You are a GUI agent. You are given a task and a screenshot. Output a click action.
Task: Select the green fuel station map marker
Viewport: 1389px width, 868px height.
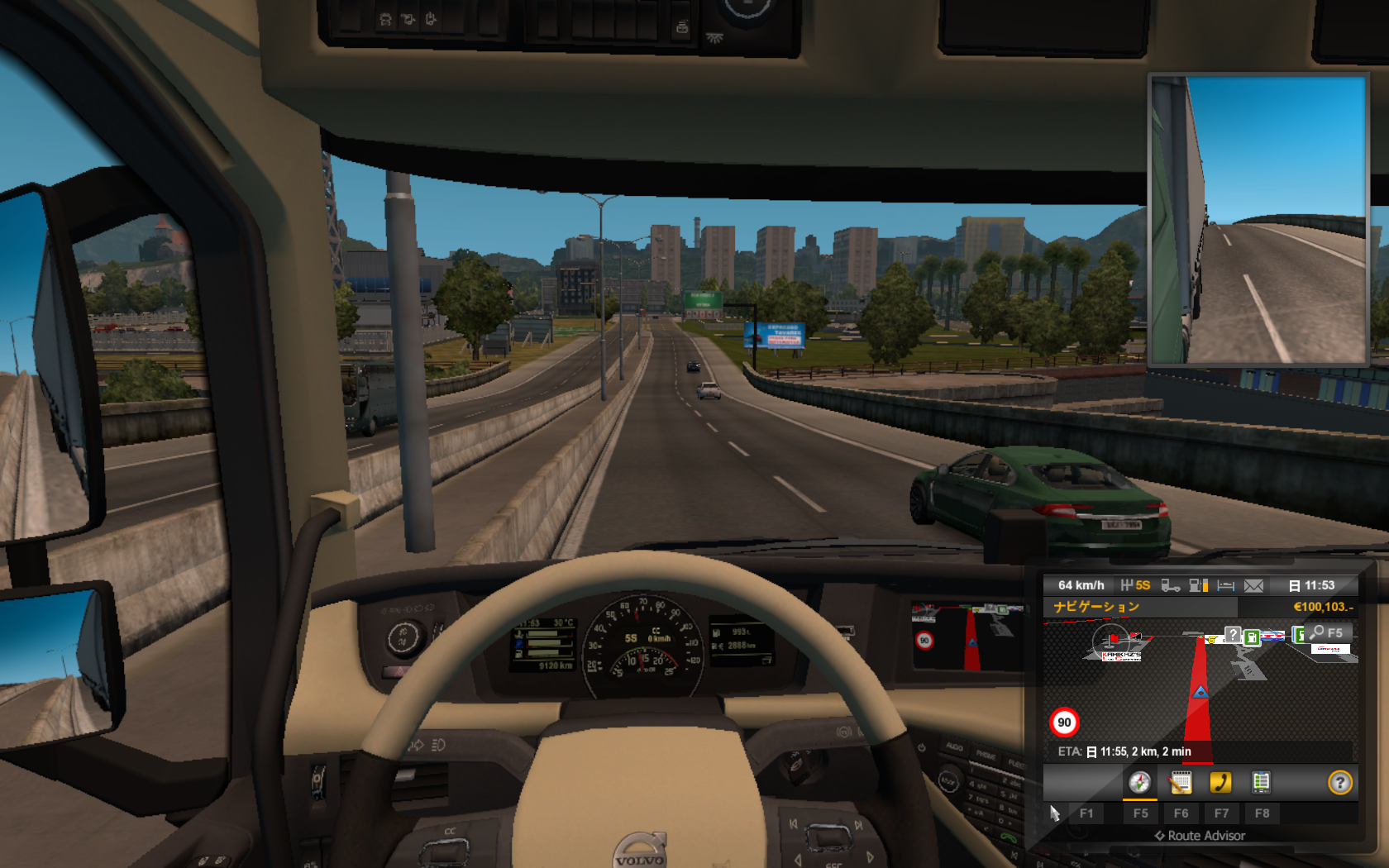pos(1252,637)
